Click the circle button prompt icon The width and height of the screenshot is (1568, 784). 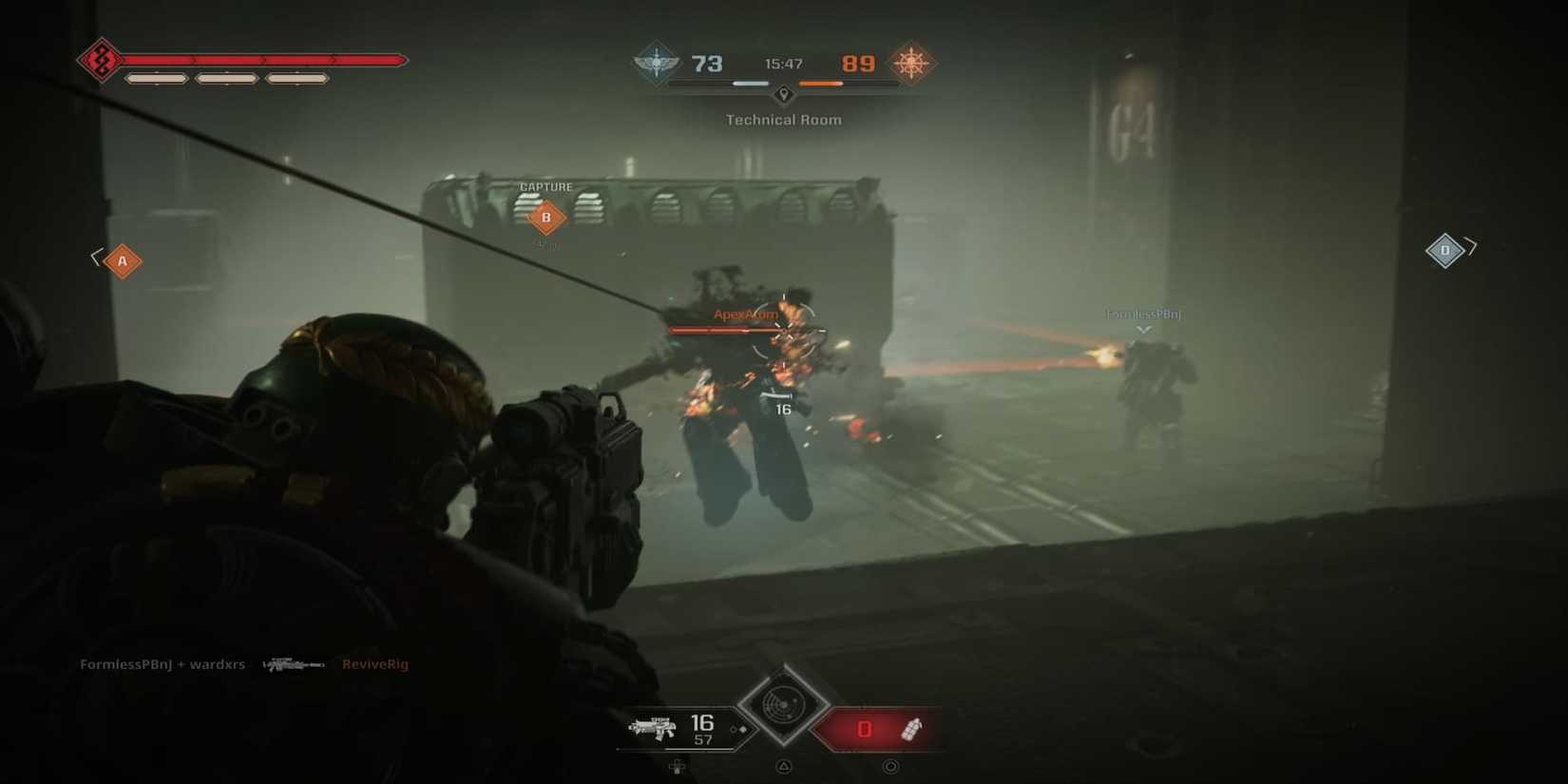890,766
